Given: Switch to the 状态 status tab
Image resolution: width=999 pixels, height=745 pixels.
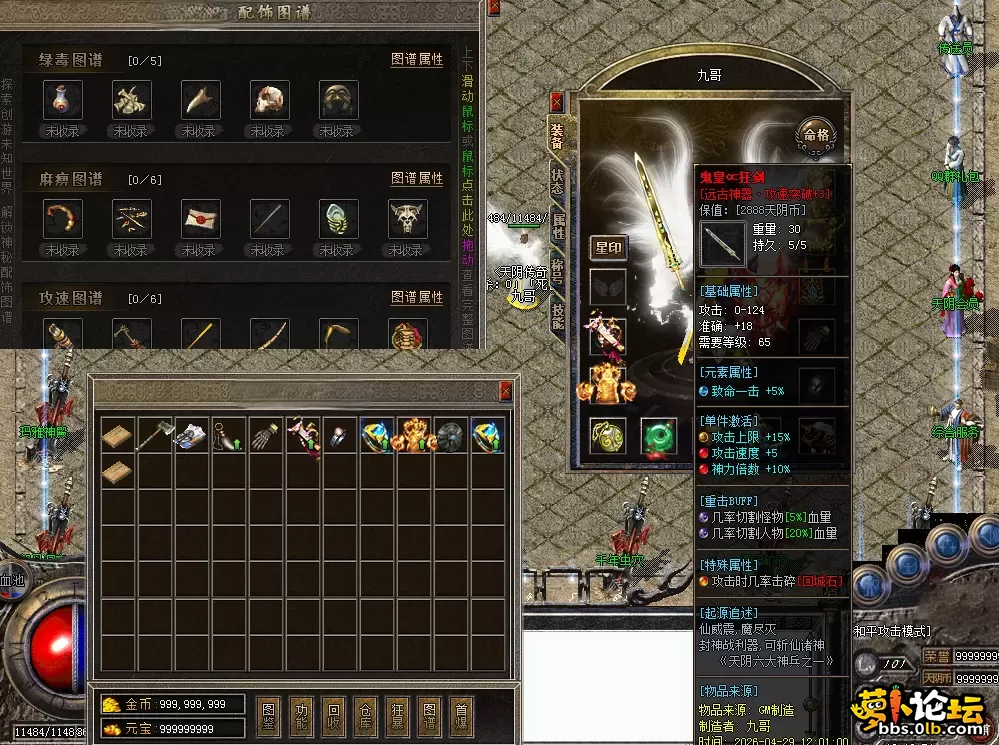Looking at the screenshot, I should [x=557, y=180].
